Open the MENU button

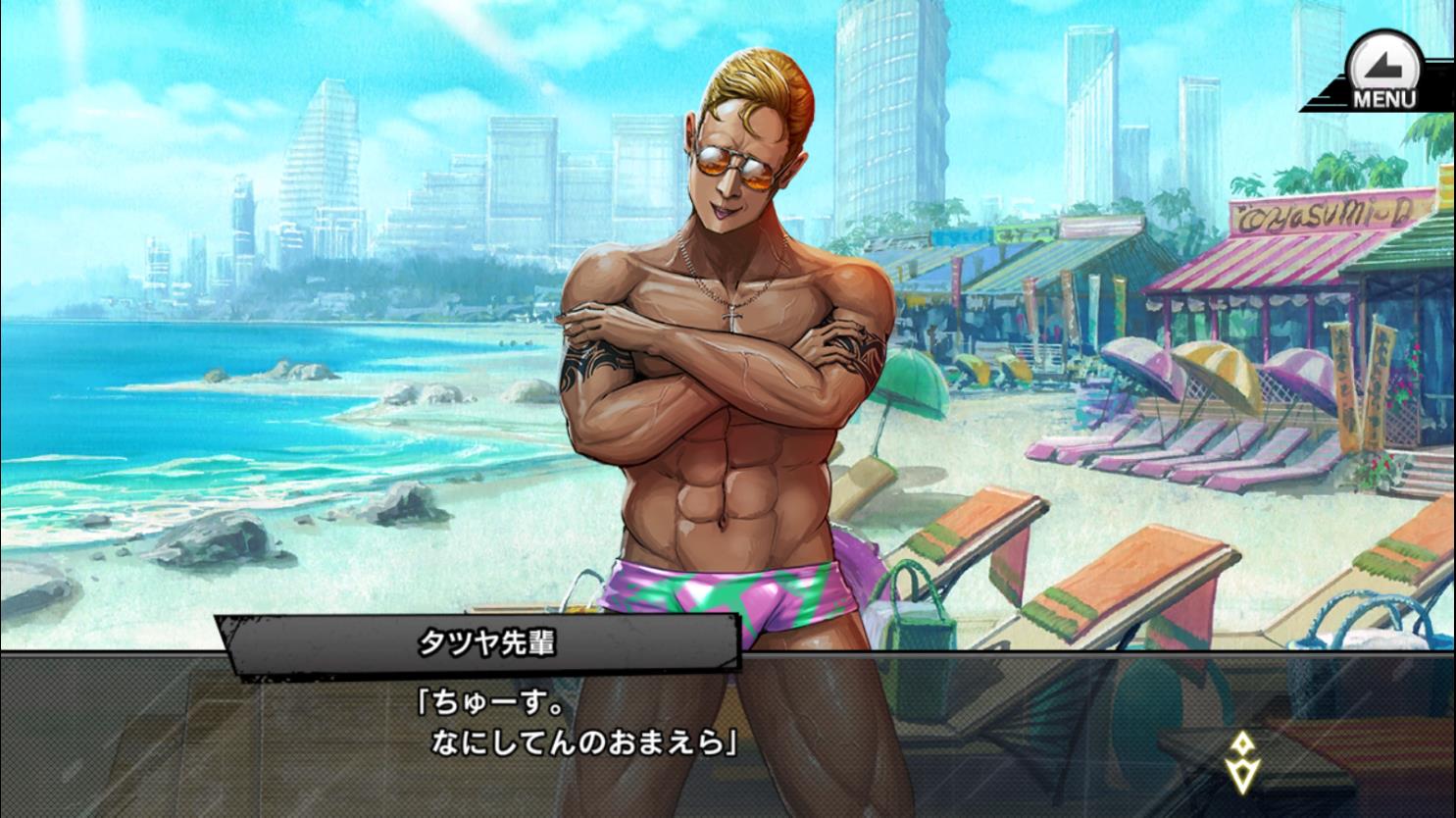[1383, 73]
